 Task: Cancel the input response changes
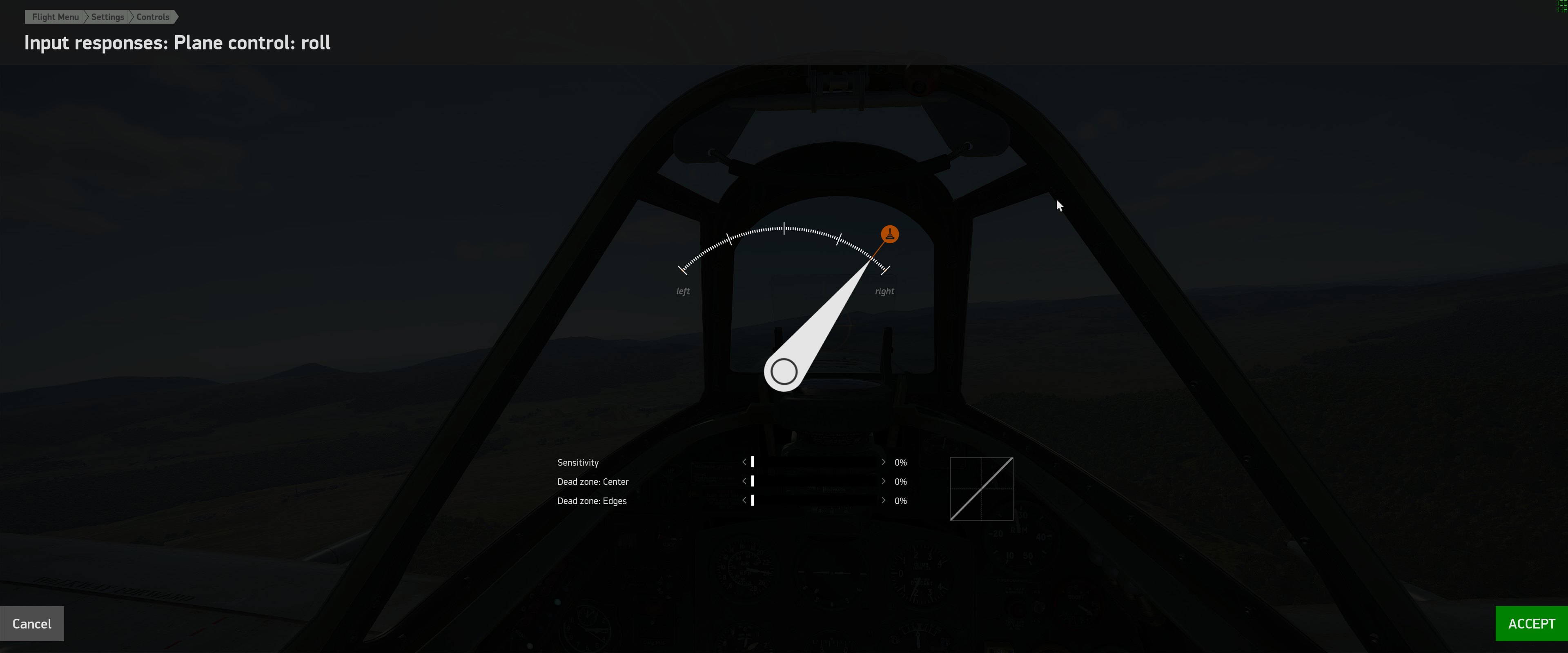coord(32,623)
